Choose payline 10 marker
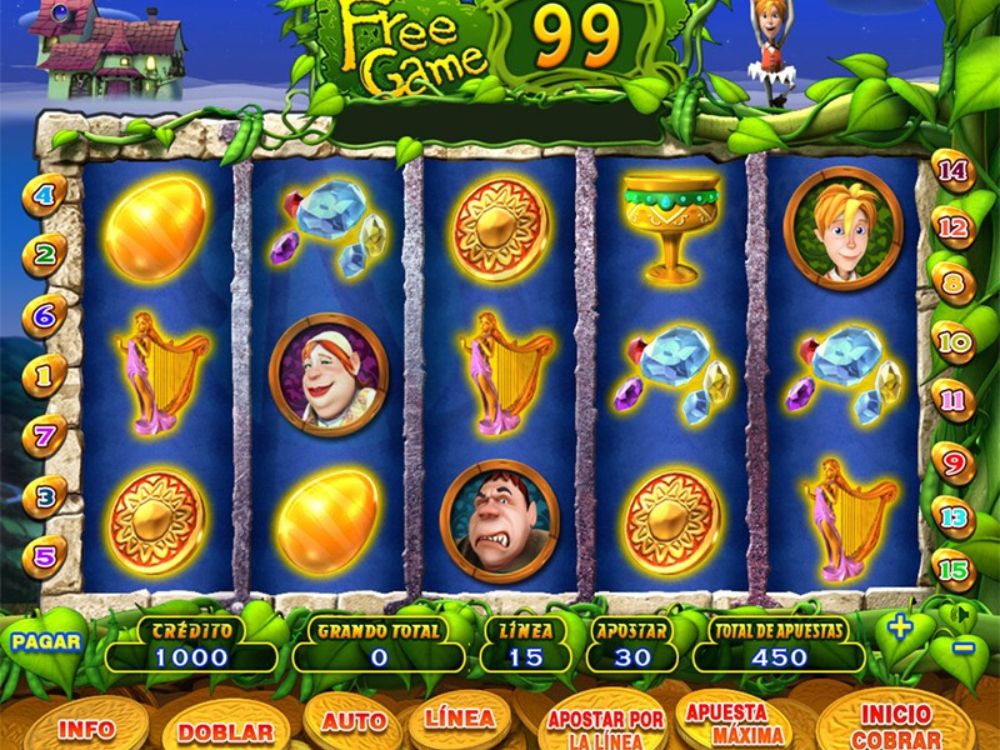Image resolution: width=1000 pixels, height=750 pixels. (x=955, y=342)
